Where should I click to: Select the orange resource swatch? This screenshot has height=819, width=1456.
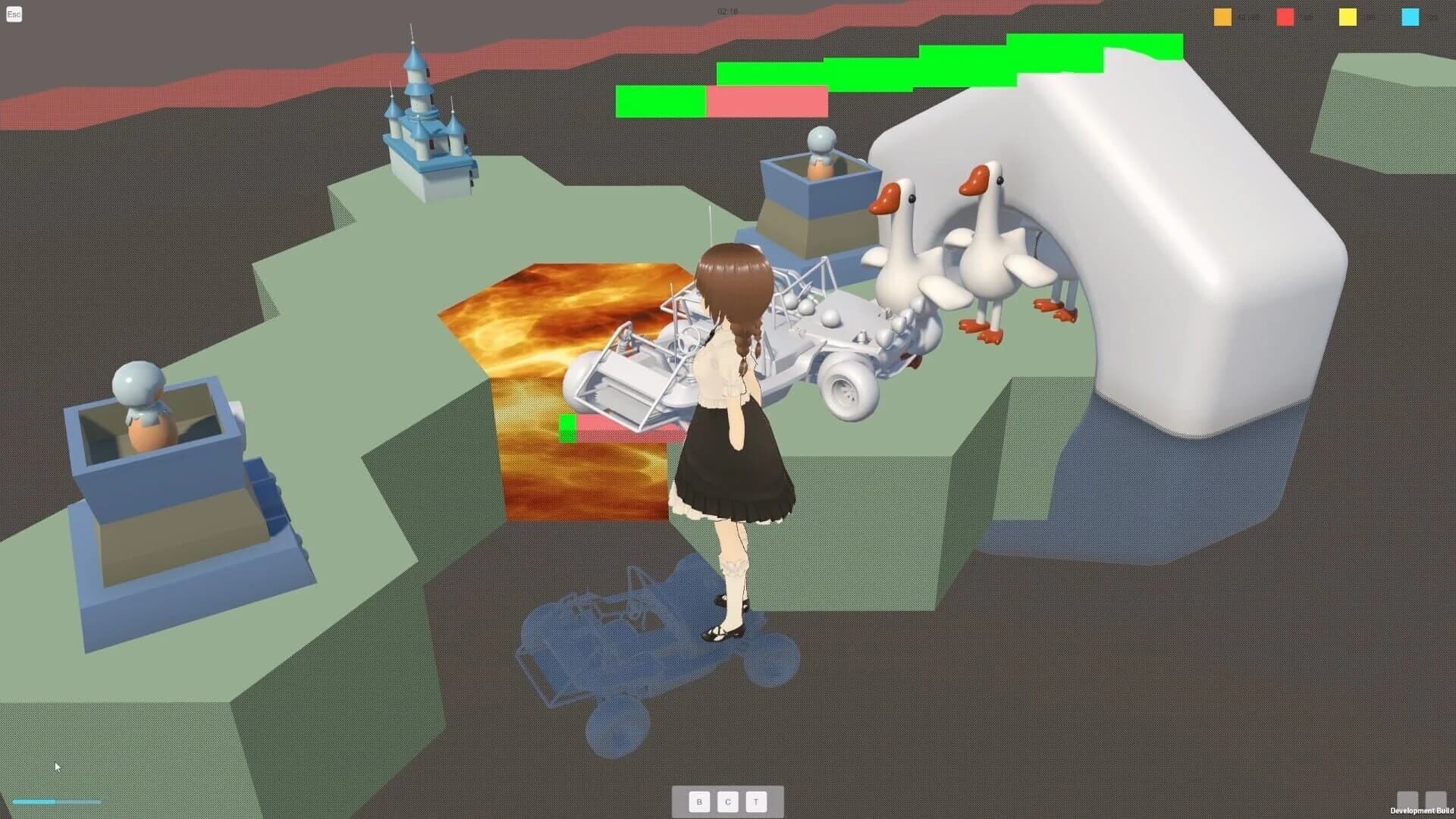[x=1222, y=17]
